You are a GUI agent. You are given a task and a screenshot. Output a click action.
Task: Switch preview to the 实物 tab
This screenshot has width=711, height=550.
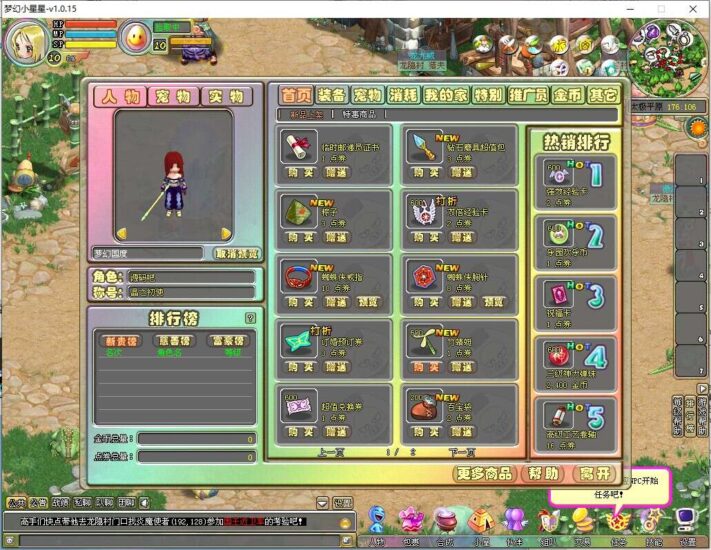227,97
